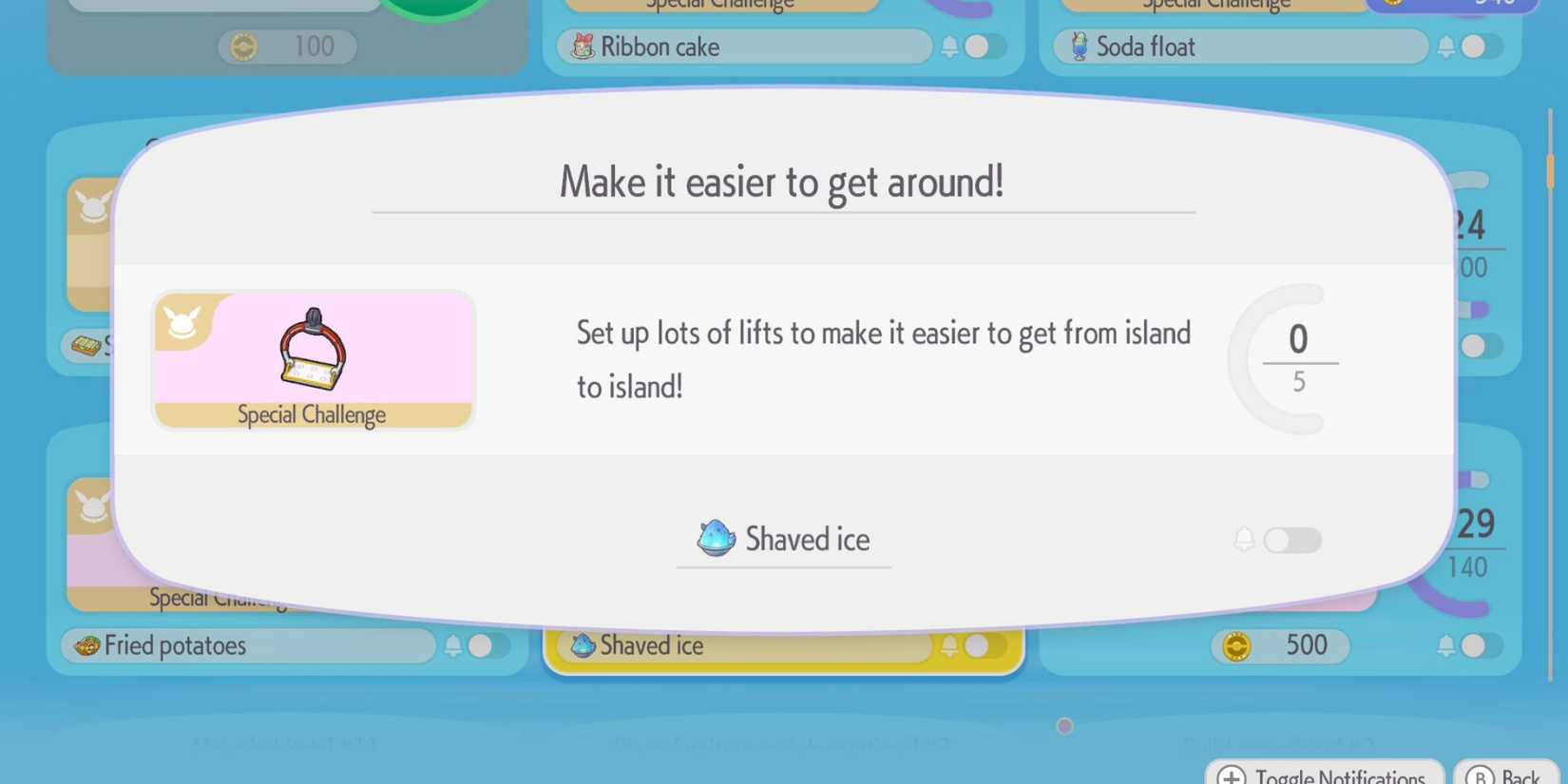Toggle Soda float notification switch

(x=1480, y=47)
